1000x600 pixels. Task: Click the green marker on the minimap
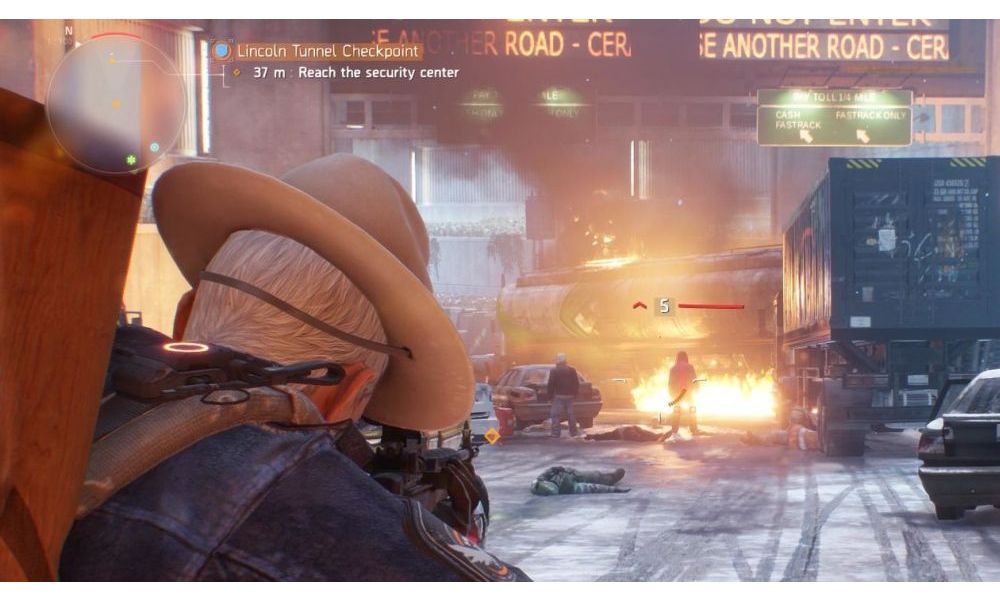[x=130, y=160]
